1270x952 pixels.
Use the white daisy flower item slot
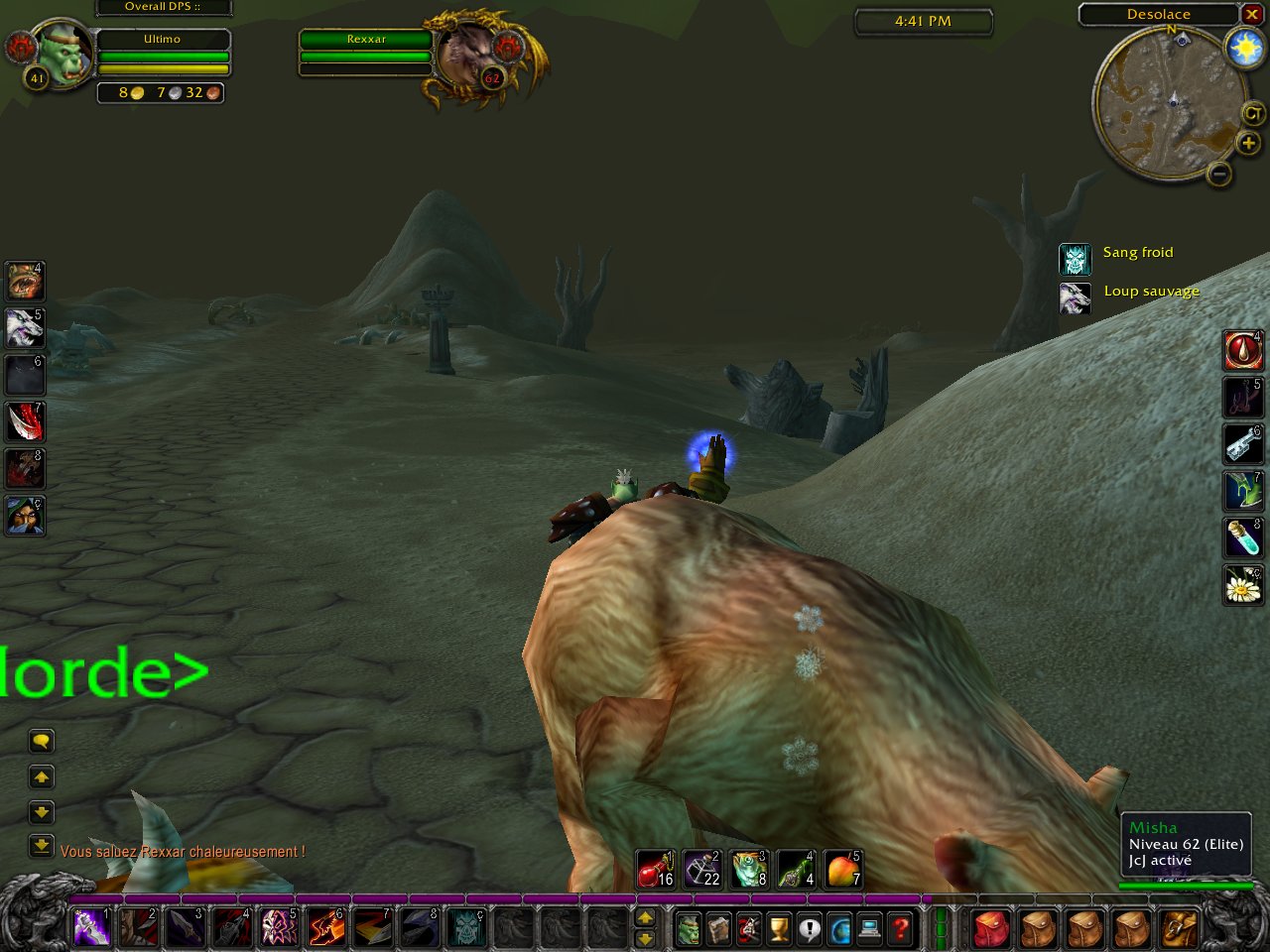(1242, 584)
